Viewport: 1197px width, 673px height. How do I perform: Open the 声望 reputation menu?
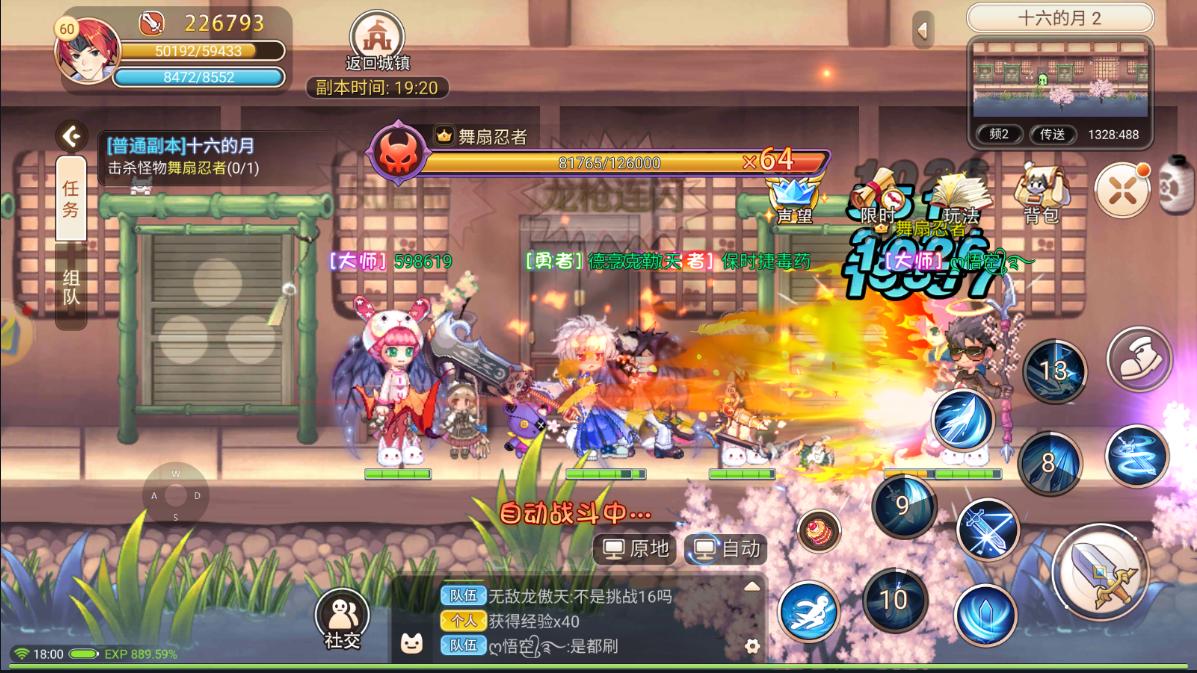click(794, 196)
